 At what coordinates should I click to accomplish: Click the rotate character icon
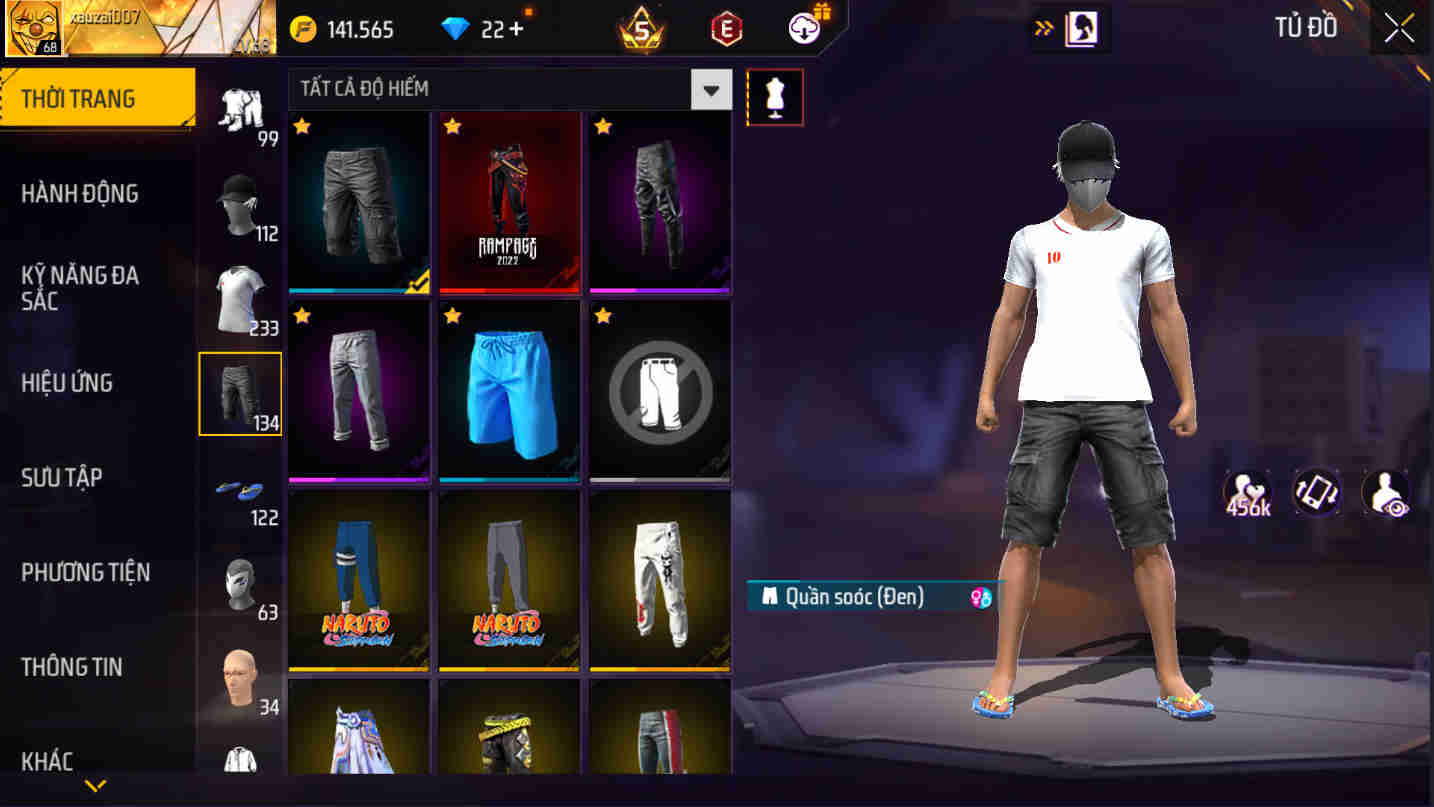tap(1316, 492)
